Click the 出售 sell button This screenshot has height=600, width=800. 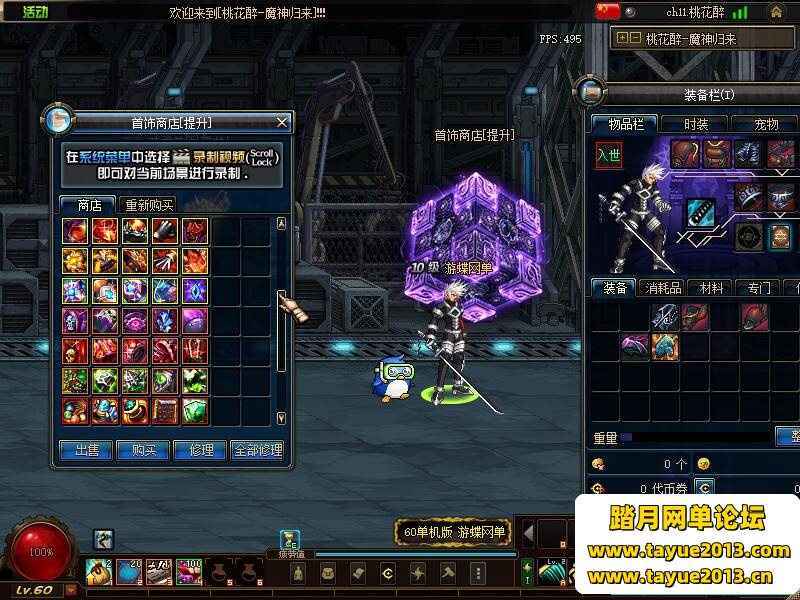click(x=86, y=450)
